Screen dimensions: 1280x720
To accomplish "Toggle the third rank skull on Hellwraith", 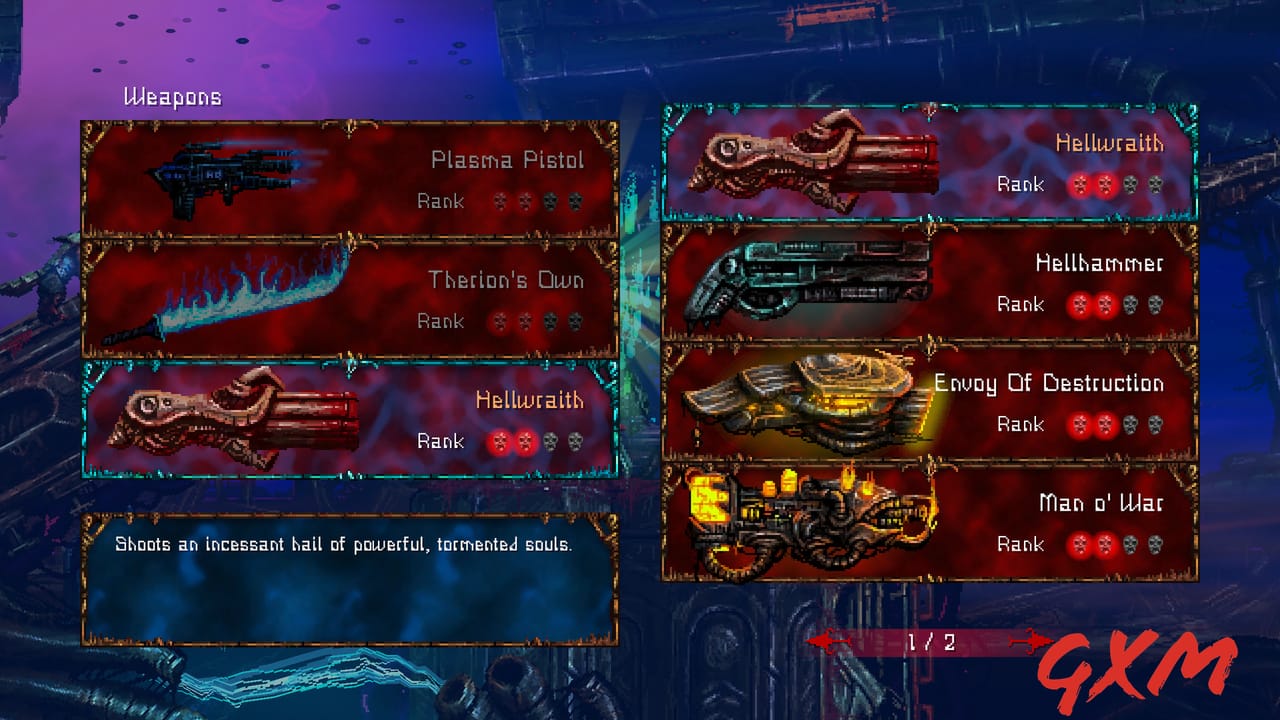I will (x=552, y=441).
